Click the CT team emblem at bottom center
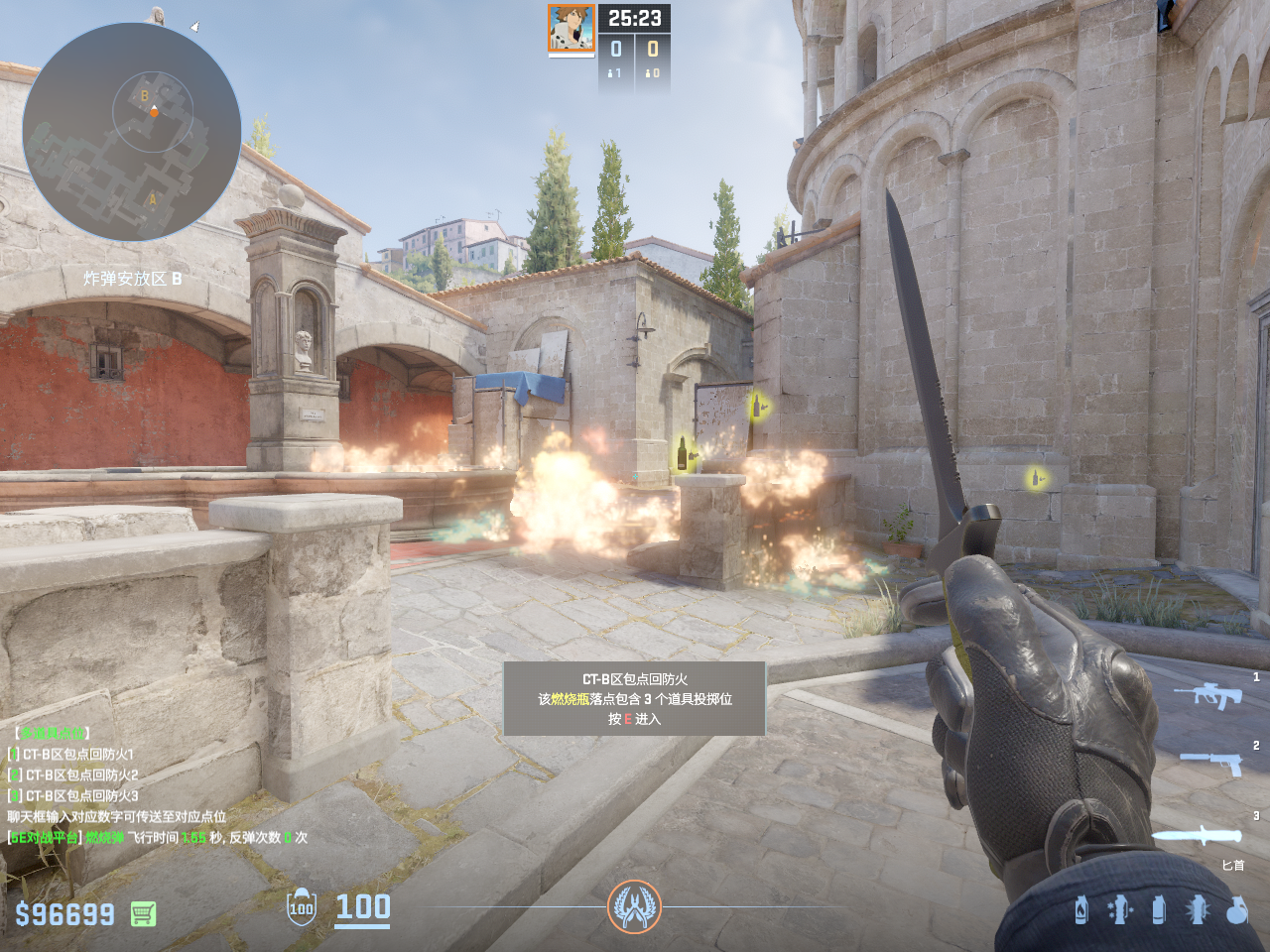1270x952 pixels. click(634, 906)
